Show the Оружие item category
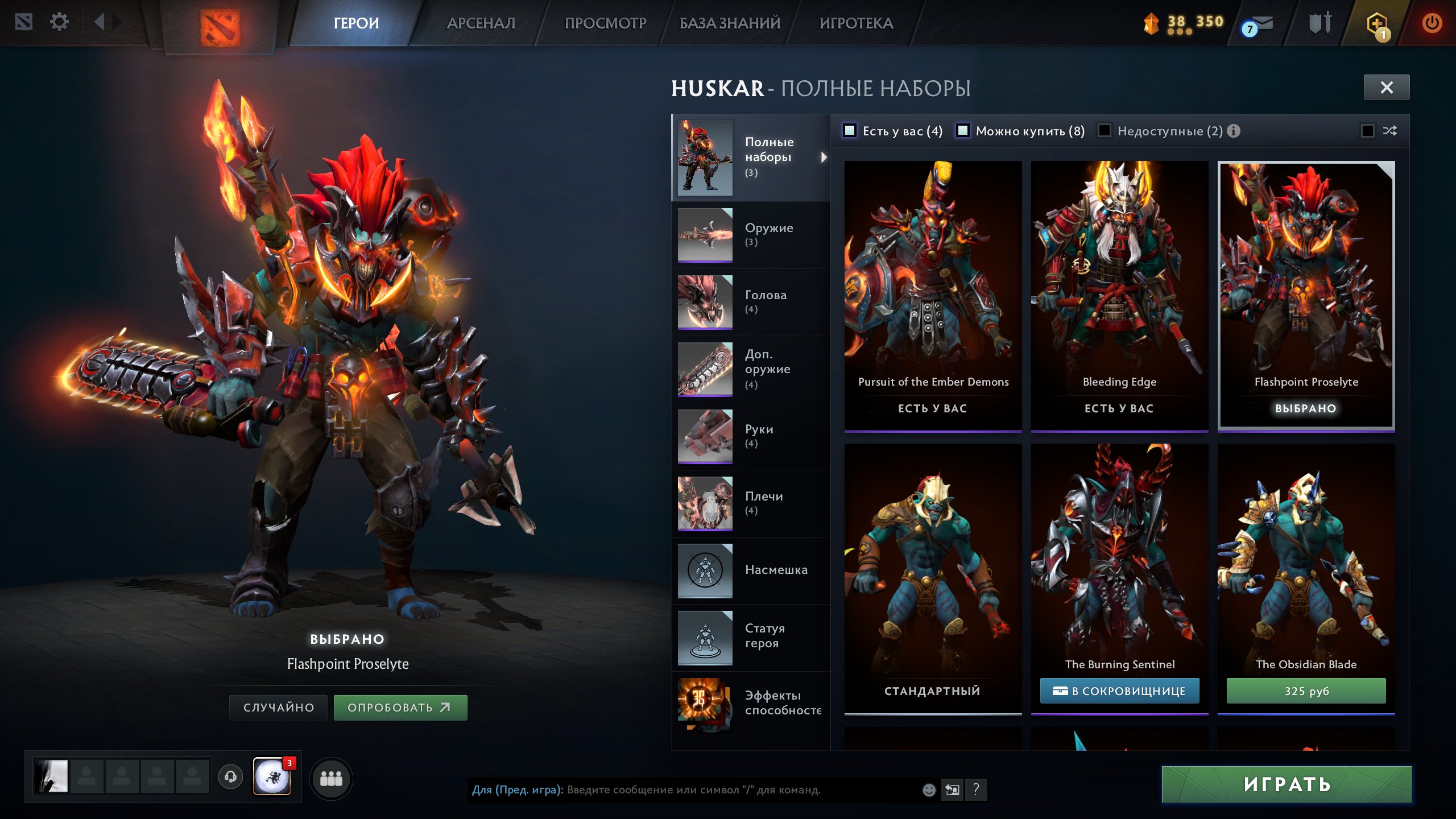This screenshot has width=1456, height=819. click(x=751, y=235)
